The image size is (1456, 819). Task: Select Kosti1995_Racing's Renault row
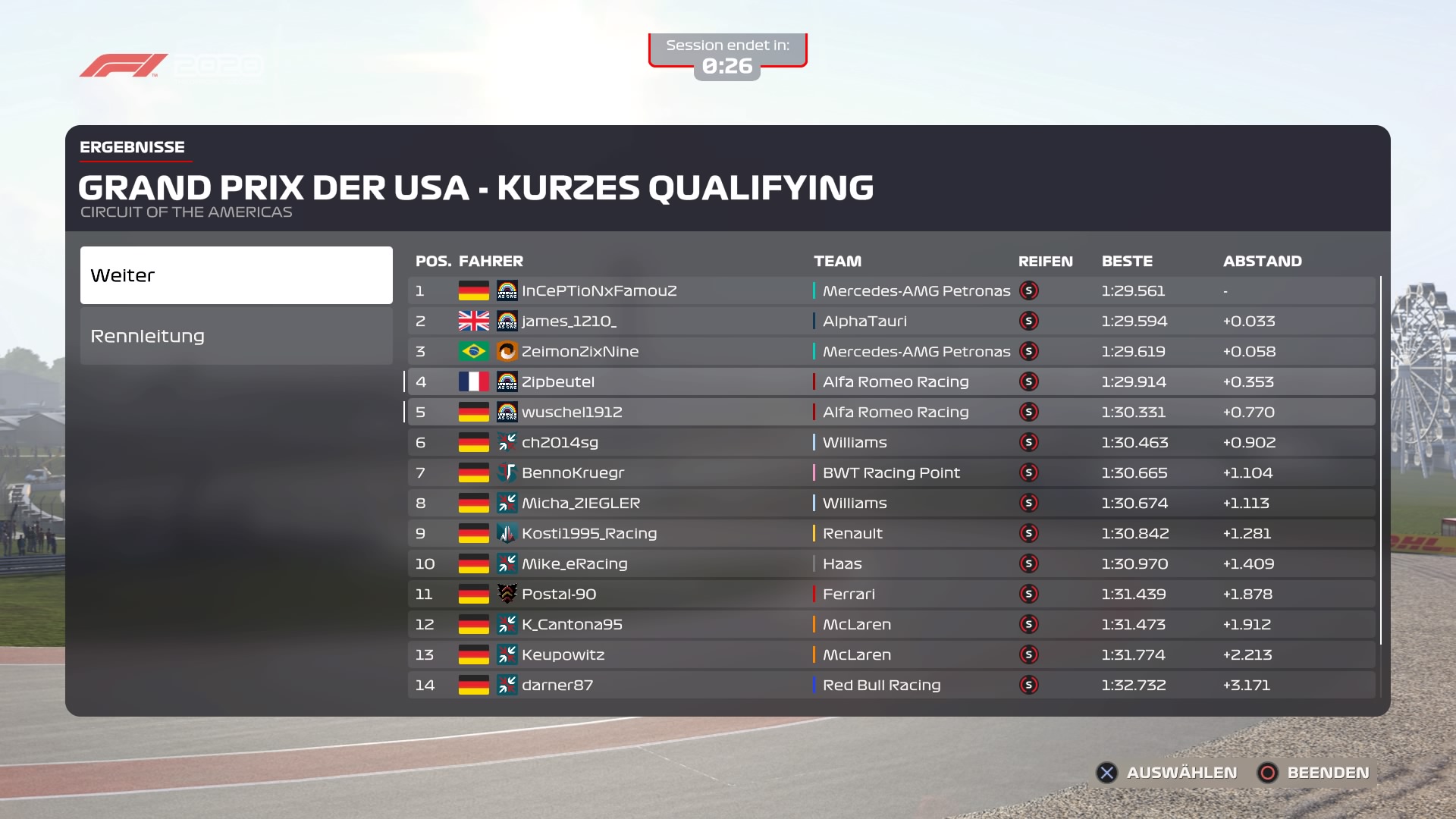pyautogui.click(x=890, y=534)
